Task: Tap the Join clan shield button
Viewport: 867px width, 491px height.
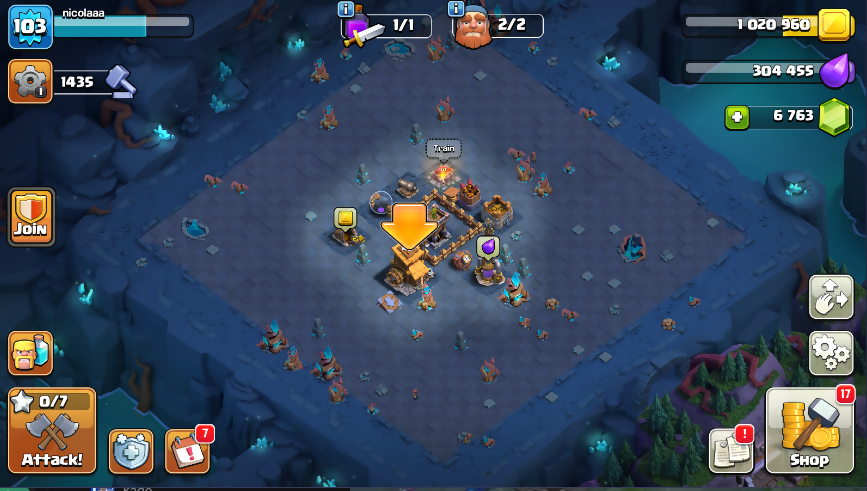Action: point(31,216)
